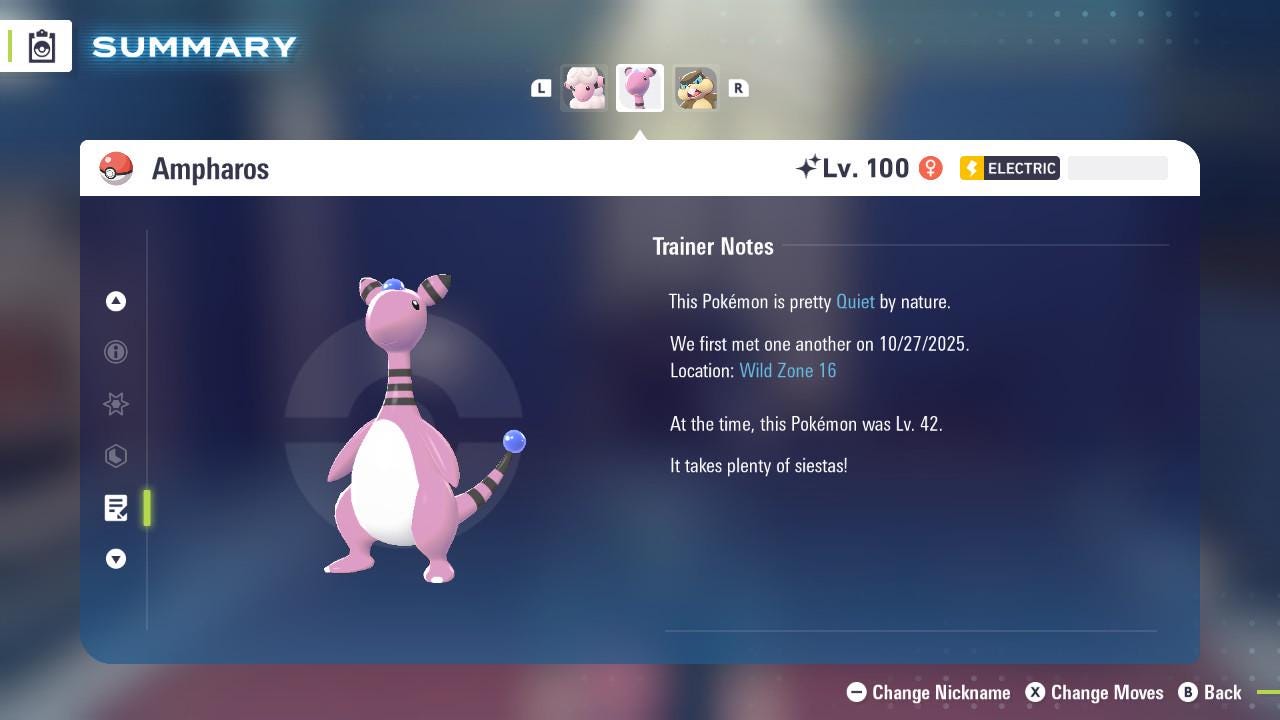Select the active Ampharos thumbnail at top

(x=640, y=88)
